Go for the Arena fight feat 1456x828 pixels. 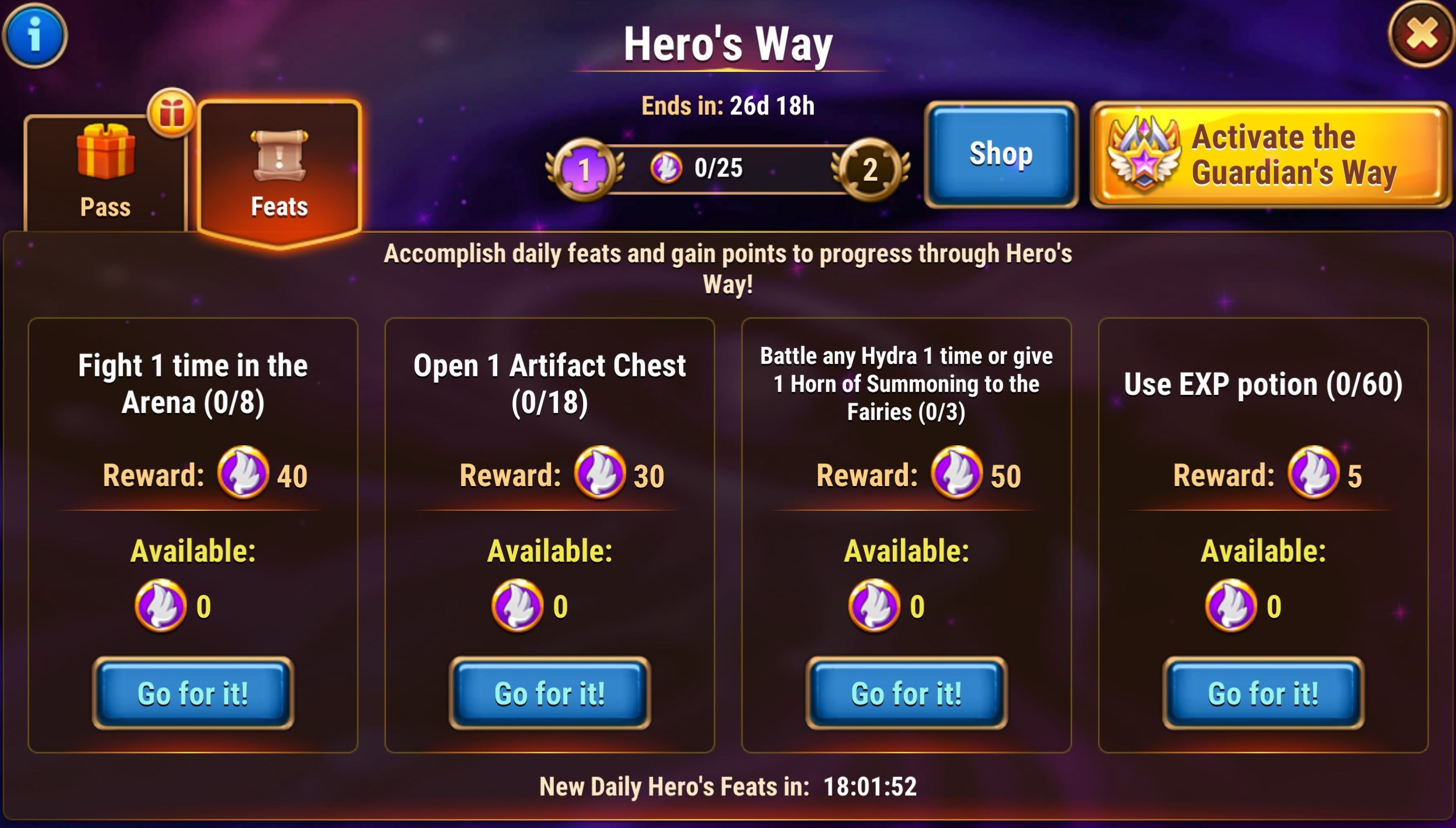[193, 694]
